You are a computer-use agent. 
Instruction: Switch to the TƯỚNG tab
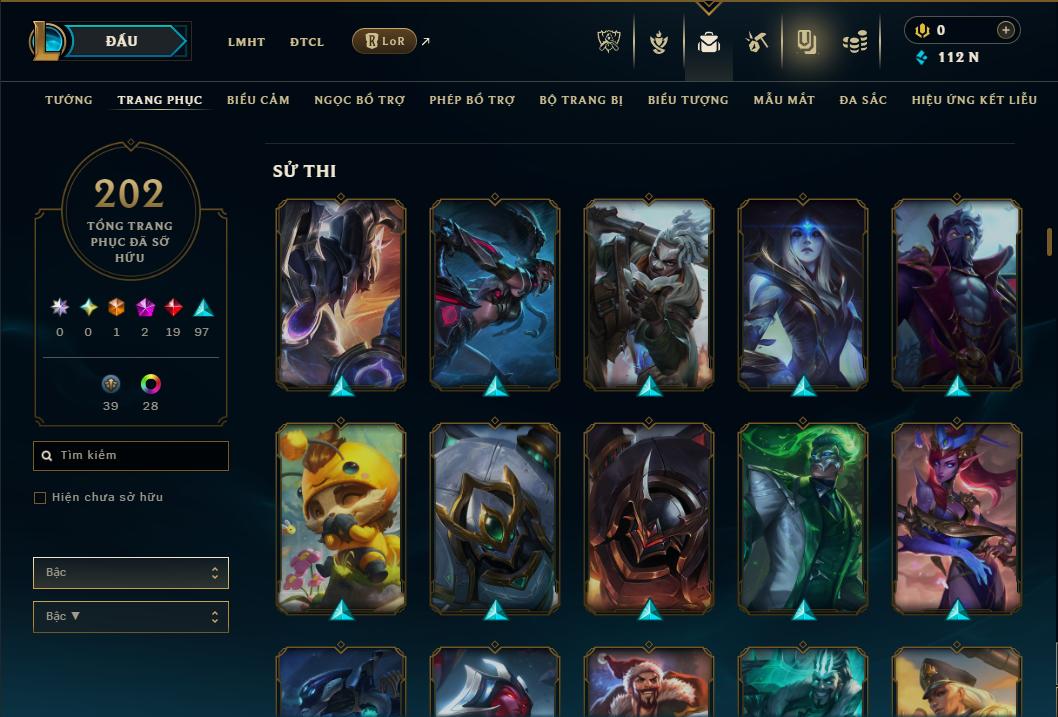[x=69, y=100]
